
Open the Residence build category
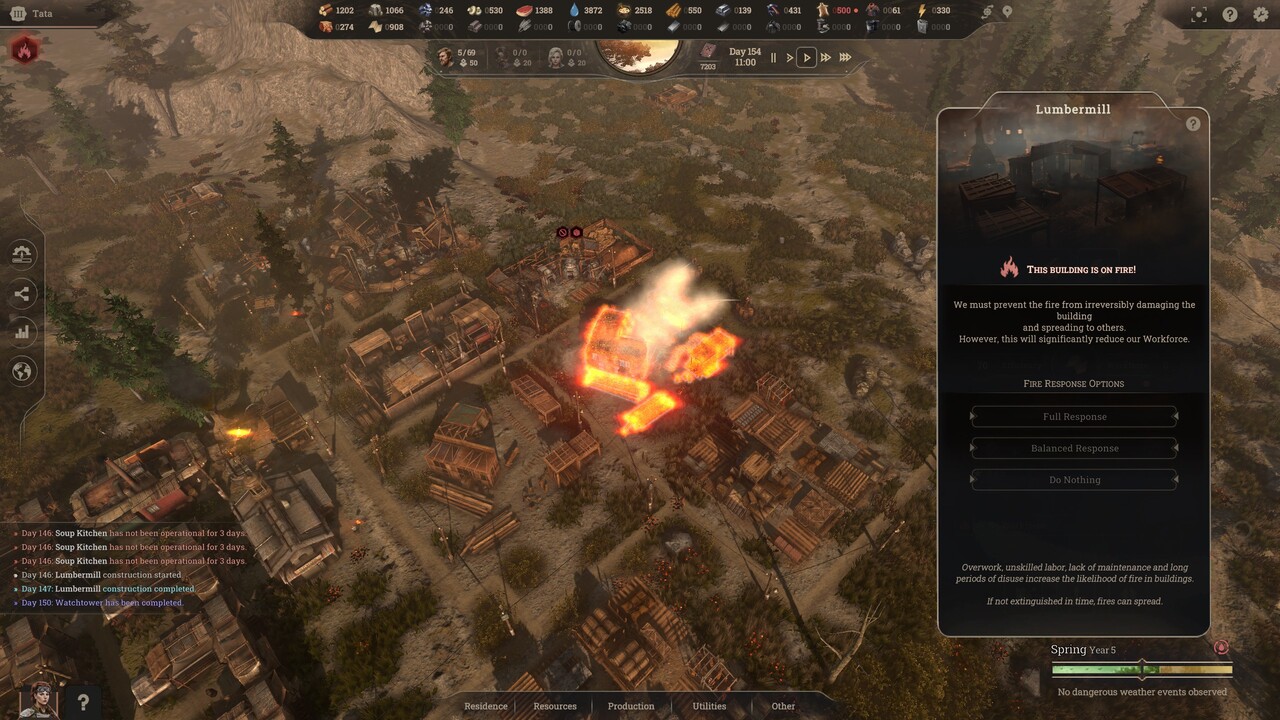(486, 706)
